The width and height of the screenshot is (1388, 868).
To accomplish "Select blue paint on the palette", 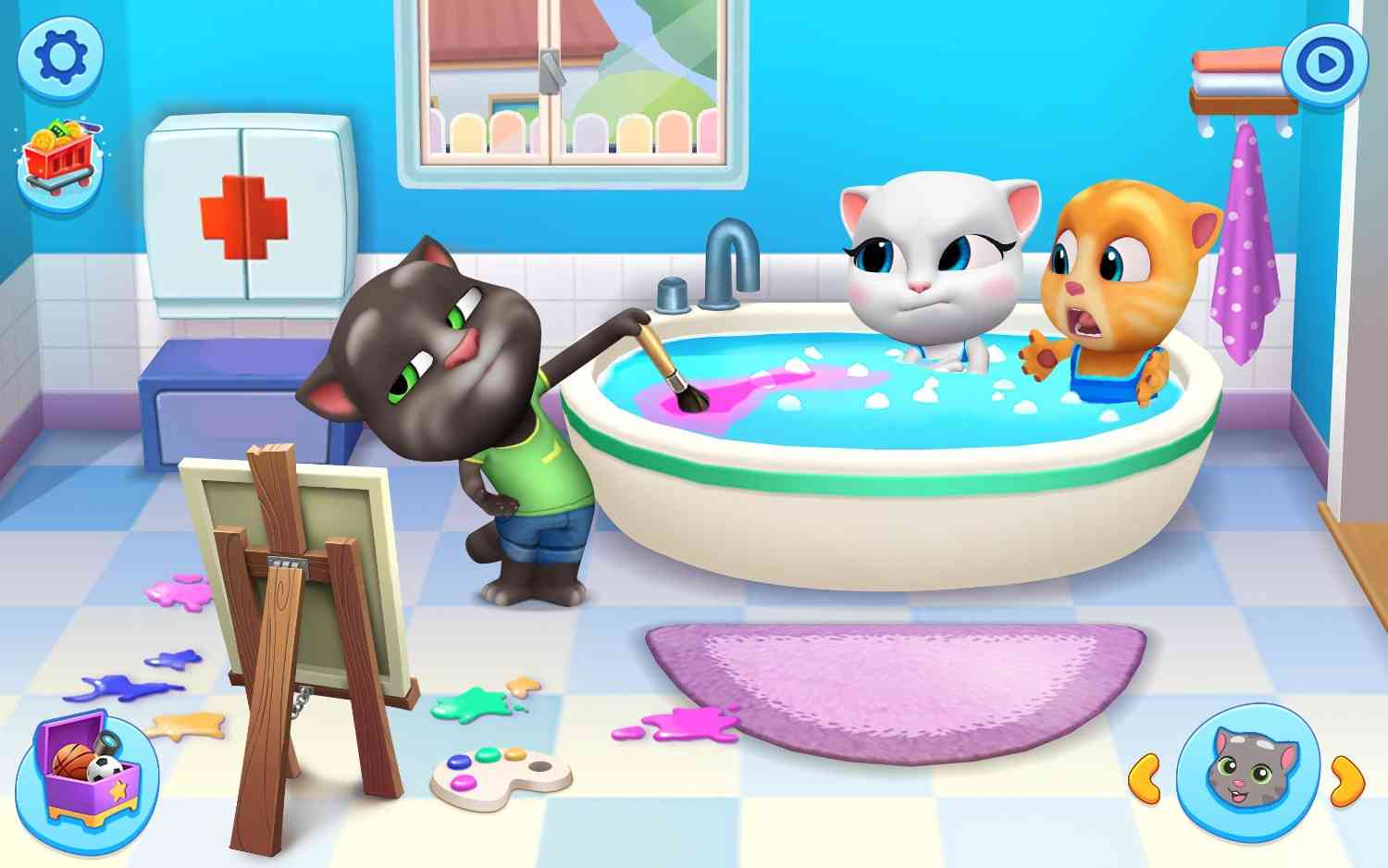I will tap(458, 761).
